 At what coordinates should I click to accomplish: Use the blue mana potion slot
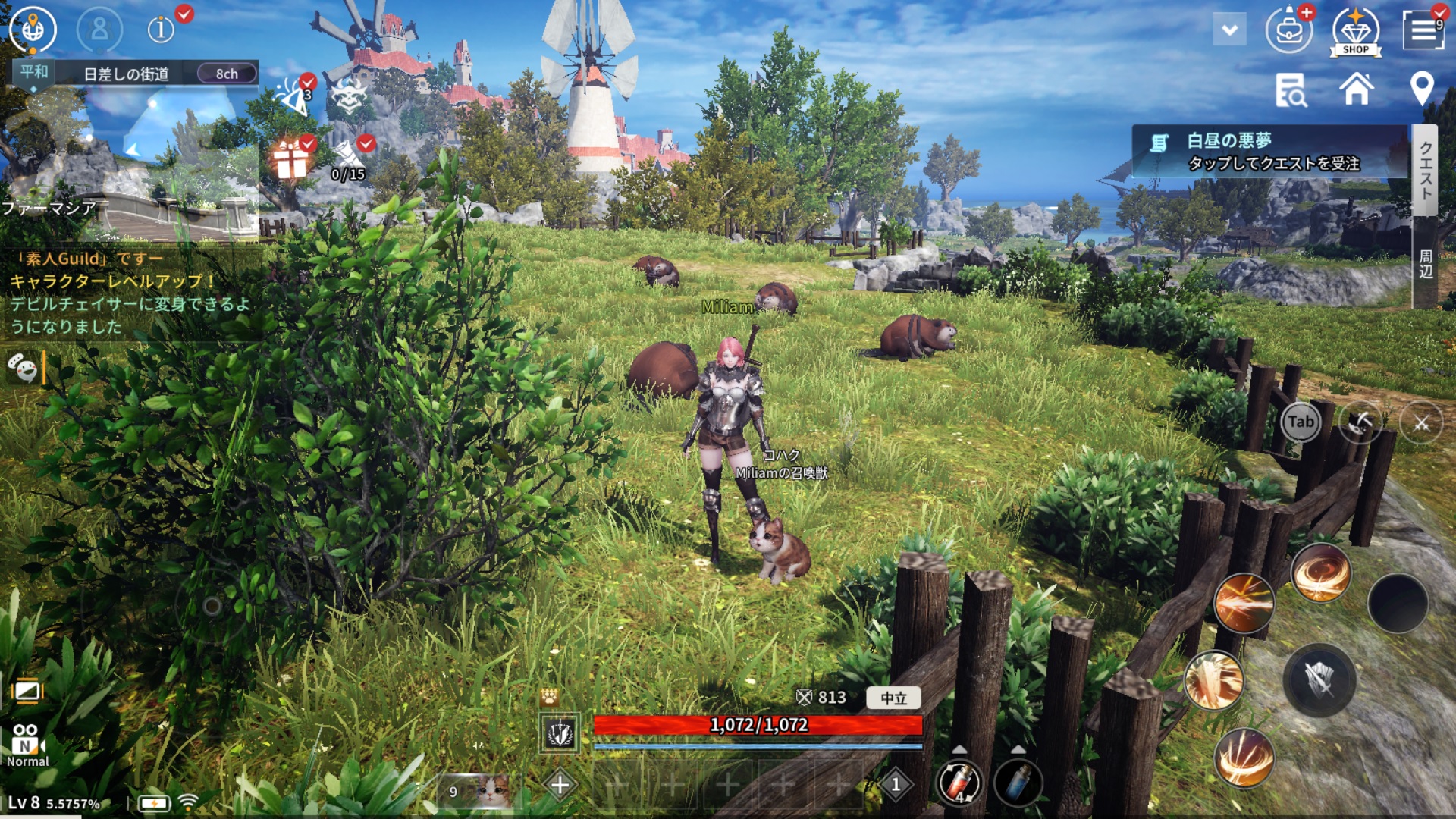tap(1018, 783)
